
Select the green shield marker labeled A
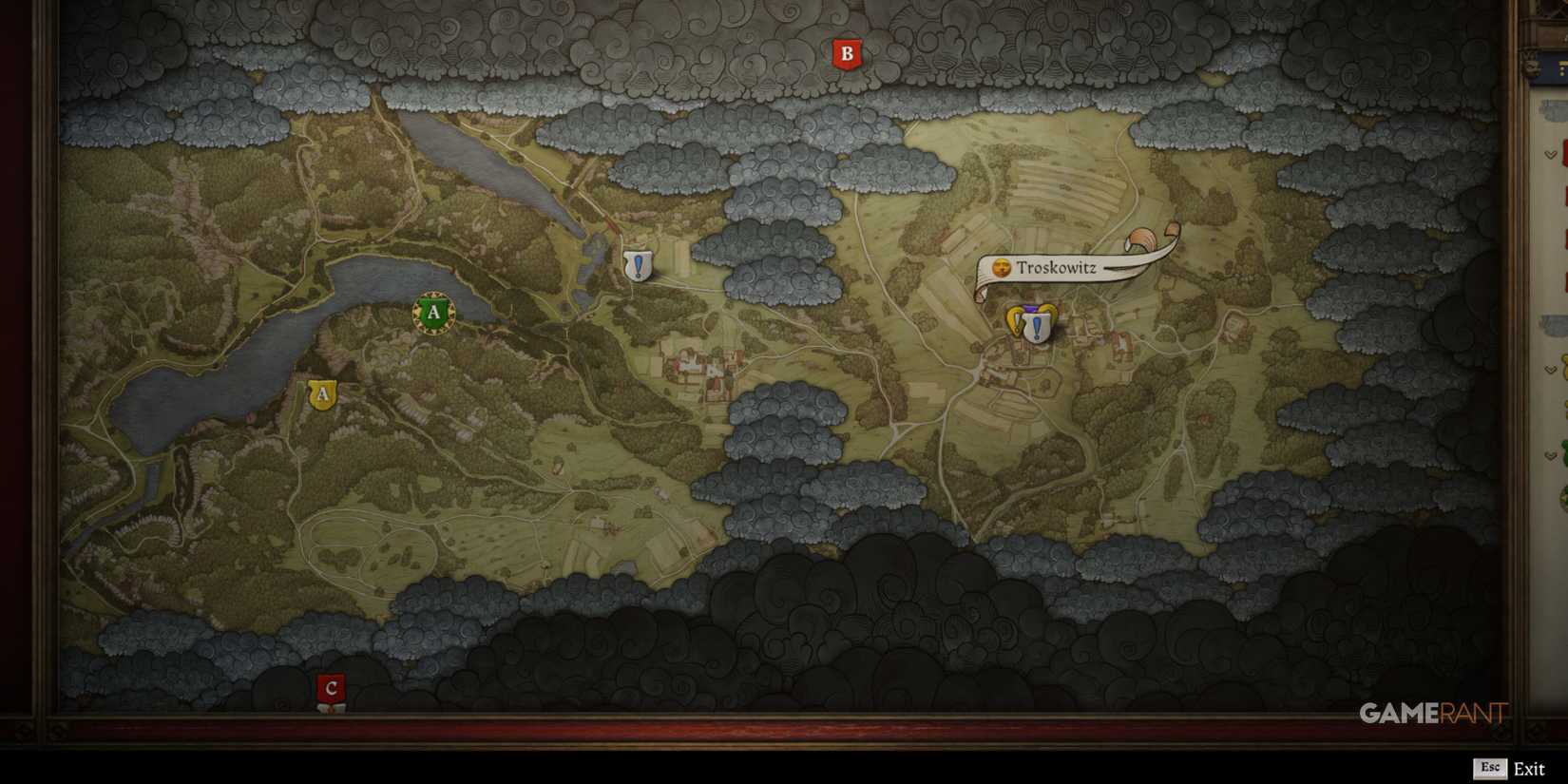coord(434,312)
